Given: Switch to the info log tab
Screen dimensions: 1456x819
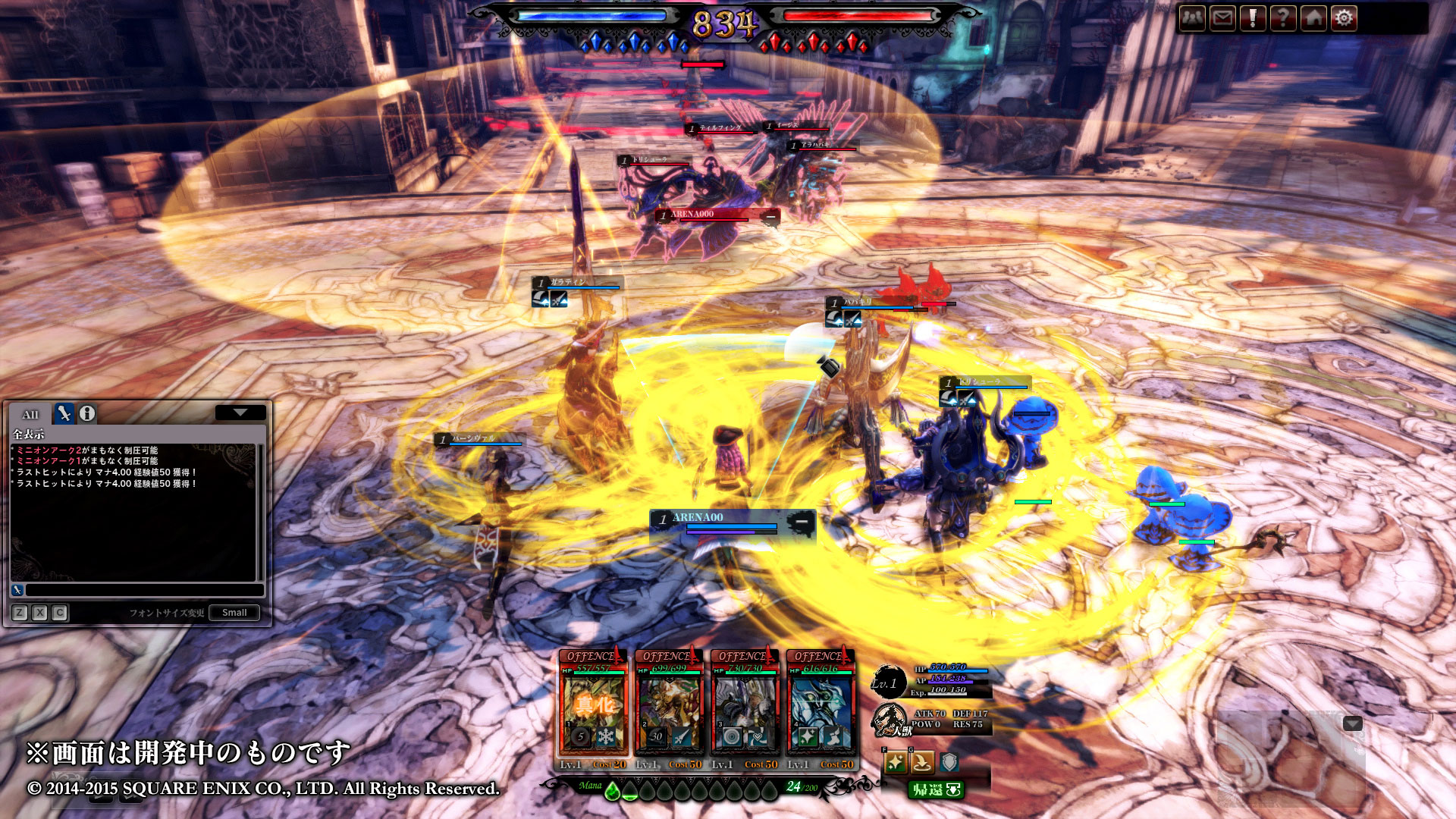Looking at the screenshot, I should pyautogui.click(x=87, y=413).
